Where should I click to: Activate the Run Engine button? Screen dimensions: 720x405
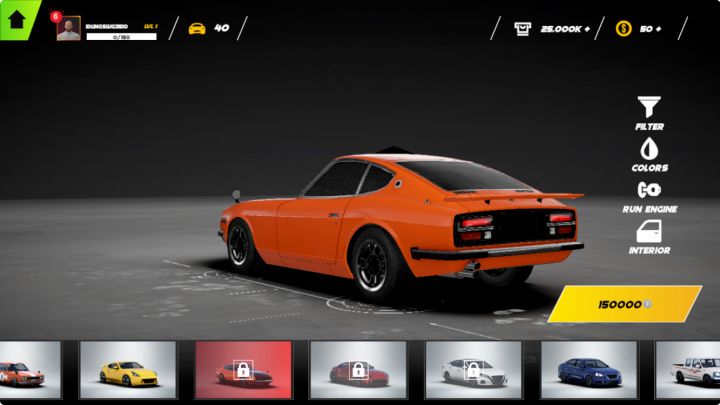(649, 195)
